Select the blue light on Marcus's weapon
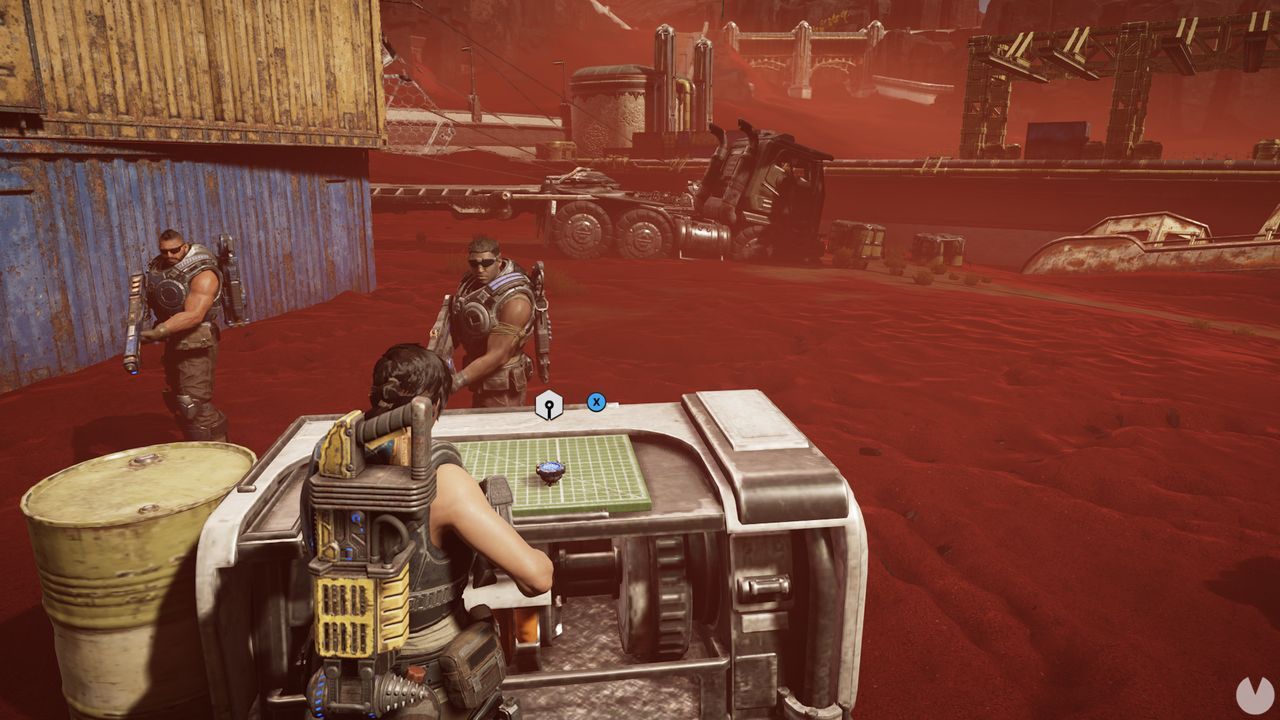Viewport: 1280px width, 720px height. click(x=133, y=373)
